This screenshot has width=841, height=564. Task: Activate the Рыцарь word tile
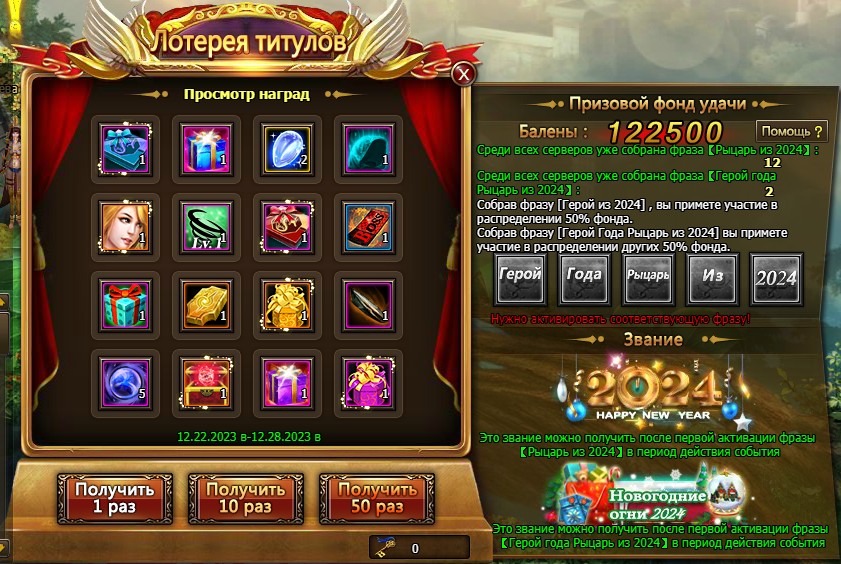coord(648,277)
